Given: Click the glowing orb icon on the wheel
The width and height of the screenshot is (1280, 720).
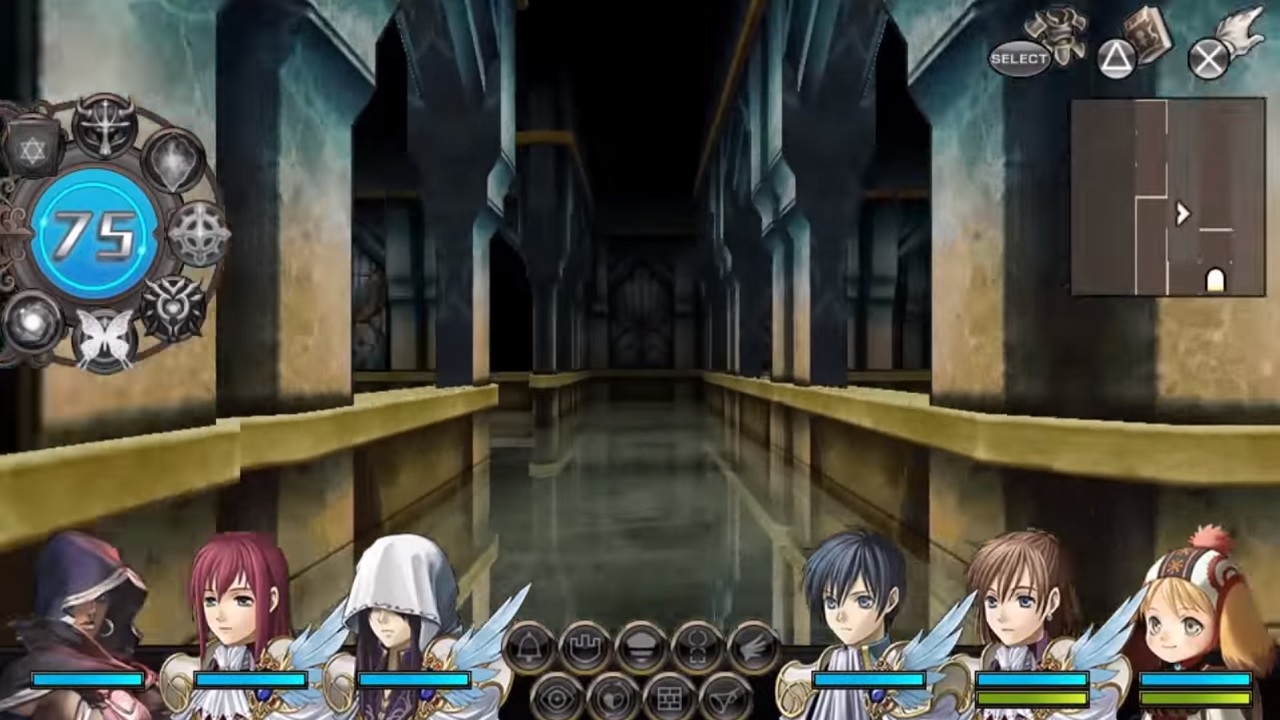Looking at the screenshot, I should [30, 322].
